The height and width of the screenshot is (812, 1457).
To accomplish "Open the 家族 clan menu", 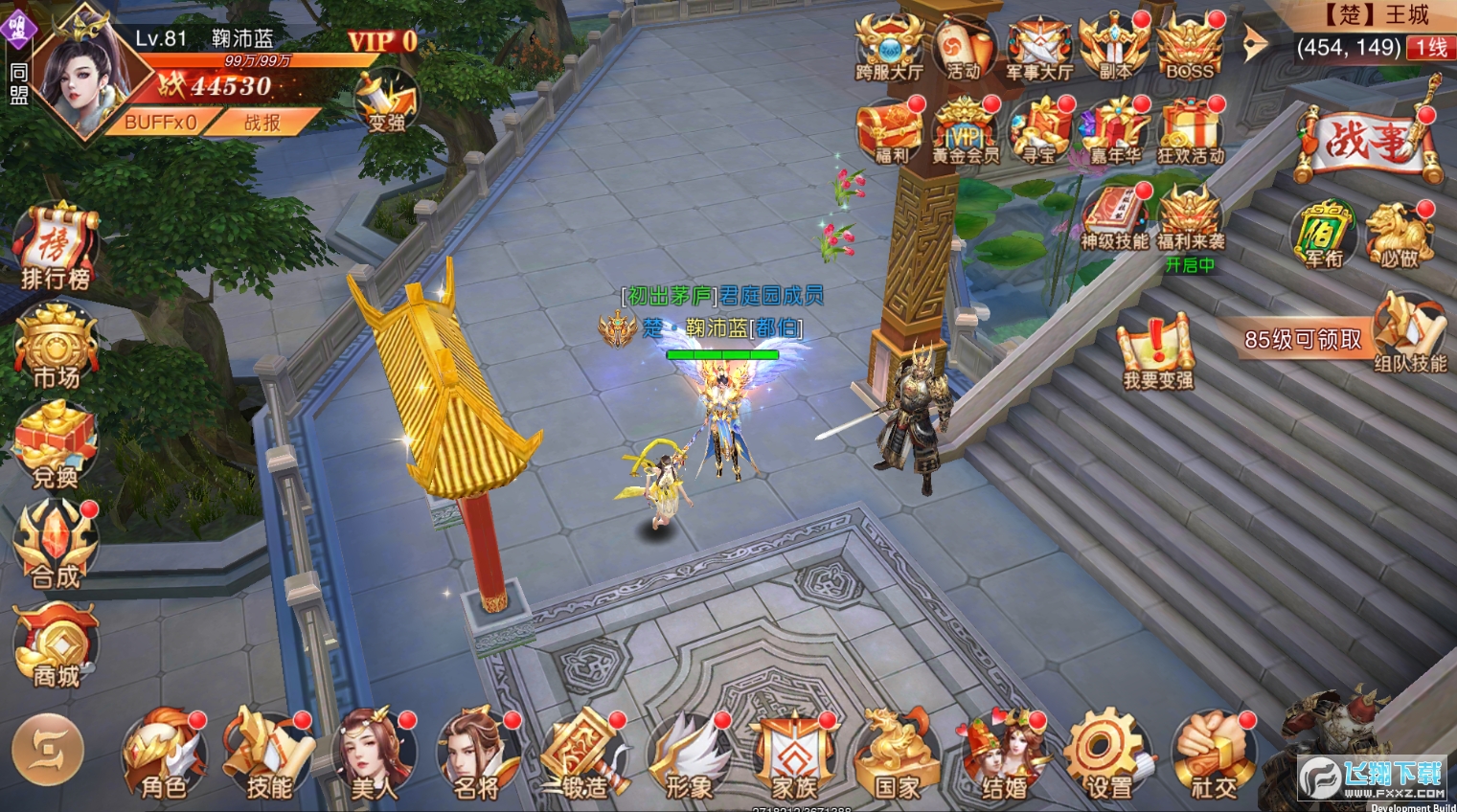I will click(793, 756).
